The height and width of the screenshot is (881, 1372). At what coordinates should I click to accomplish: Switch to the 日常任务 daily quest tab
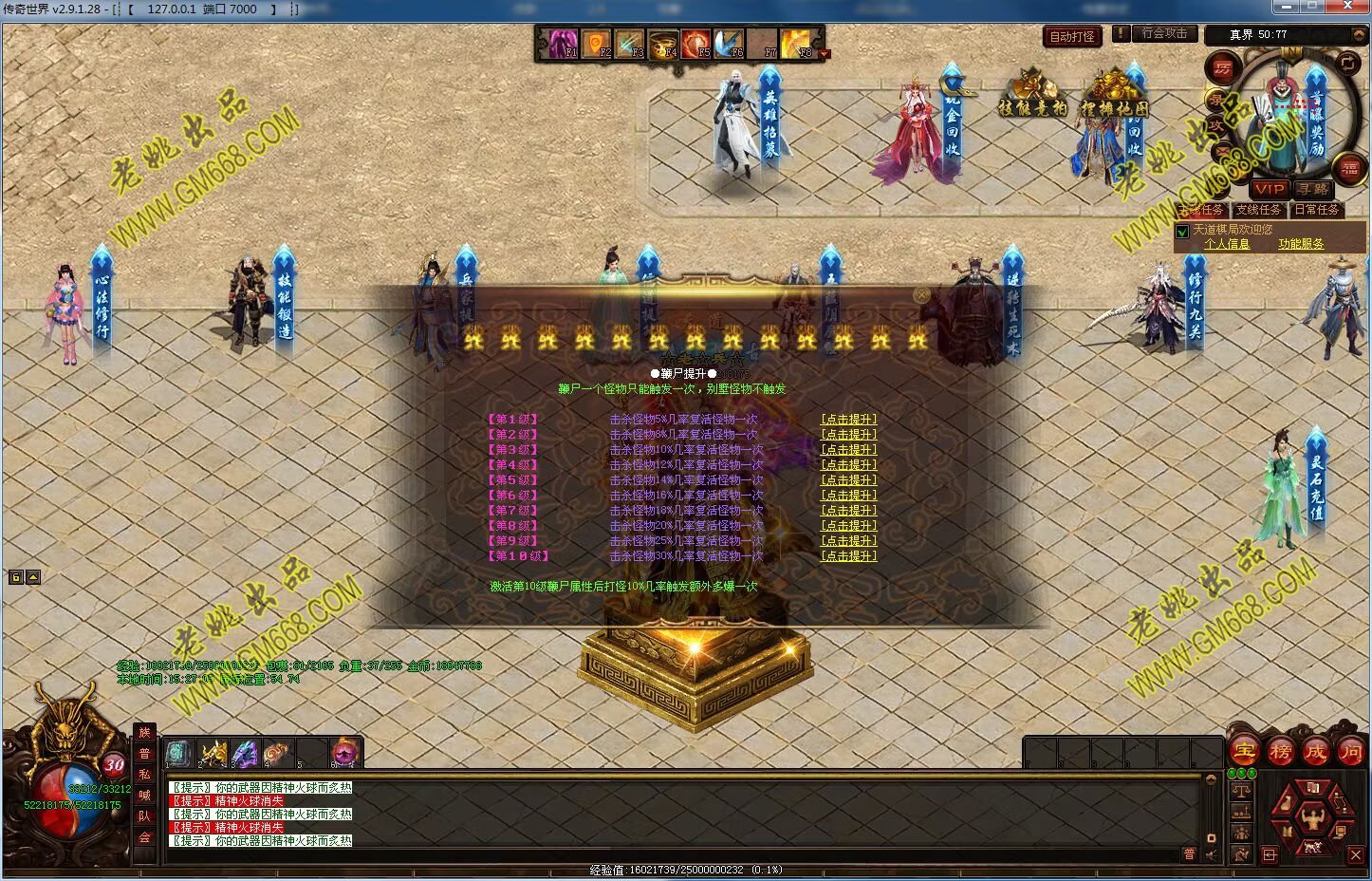[x=1316, y=210]
